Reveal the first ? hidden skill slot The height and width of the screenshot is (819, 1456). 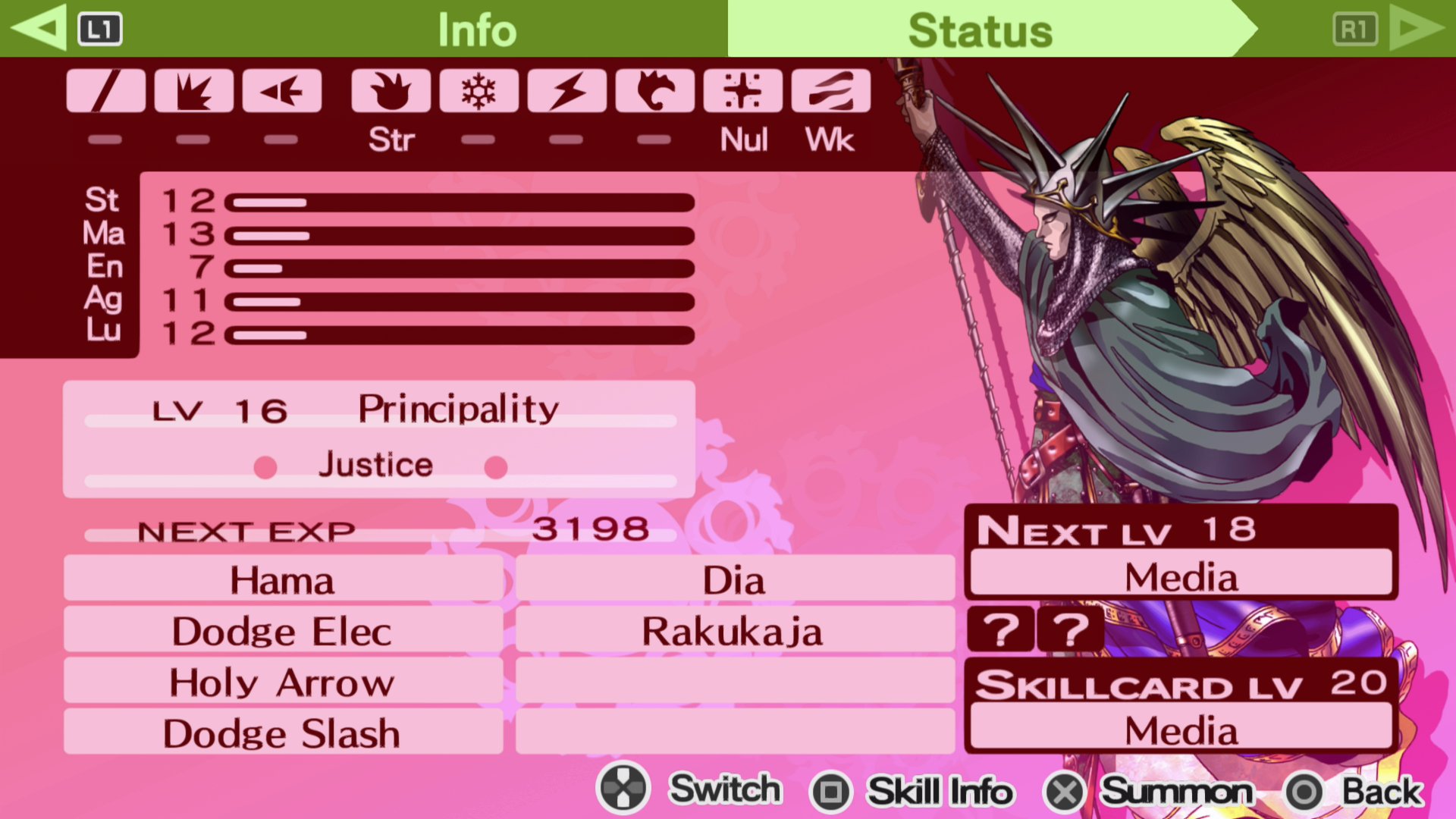1001,629
